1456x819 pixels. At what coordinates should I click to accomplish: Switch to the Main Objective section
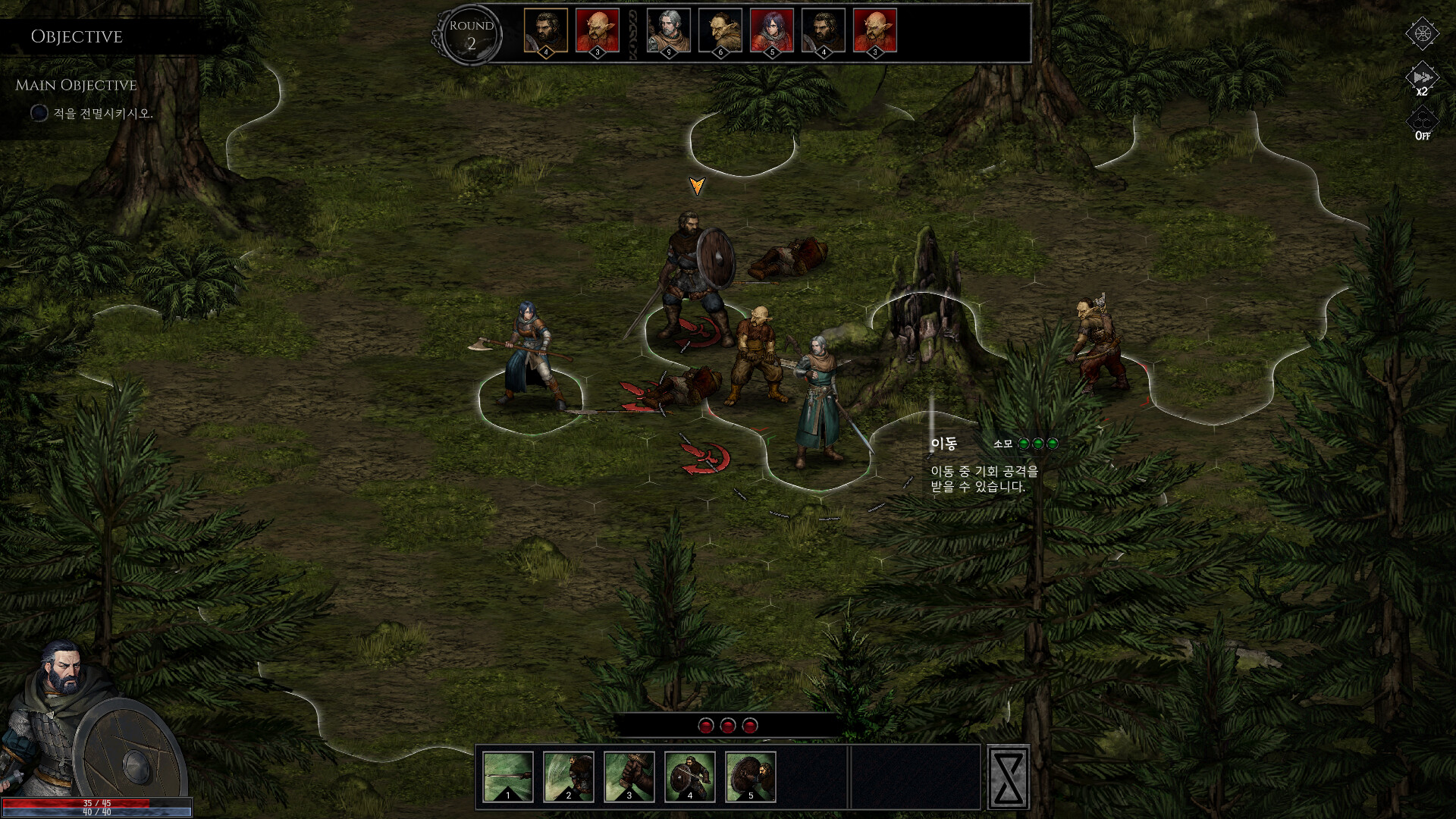pos(76,84)
